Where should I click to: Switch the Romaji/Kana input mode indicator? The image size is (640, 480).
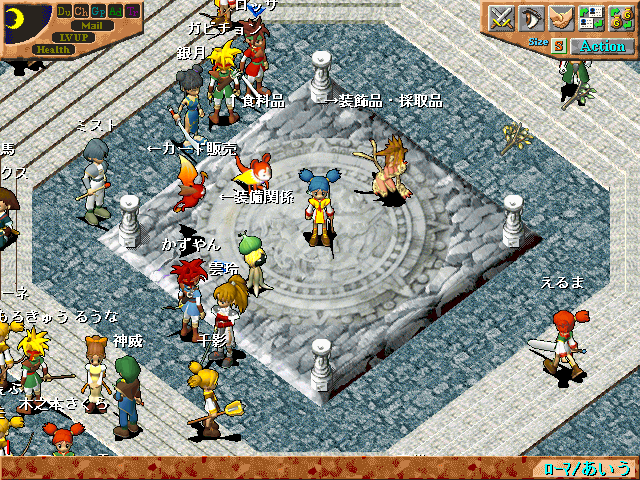coord(588,468)
